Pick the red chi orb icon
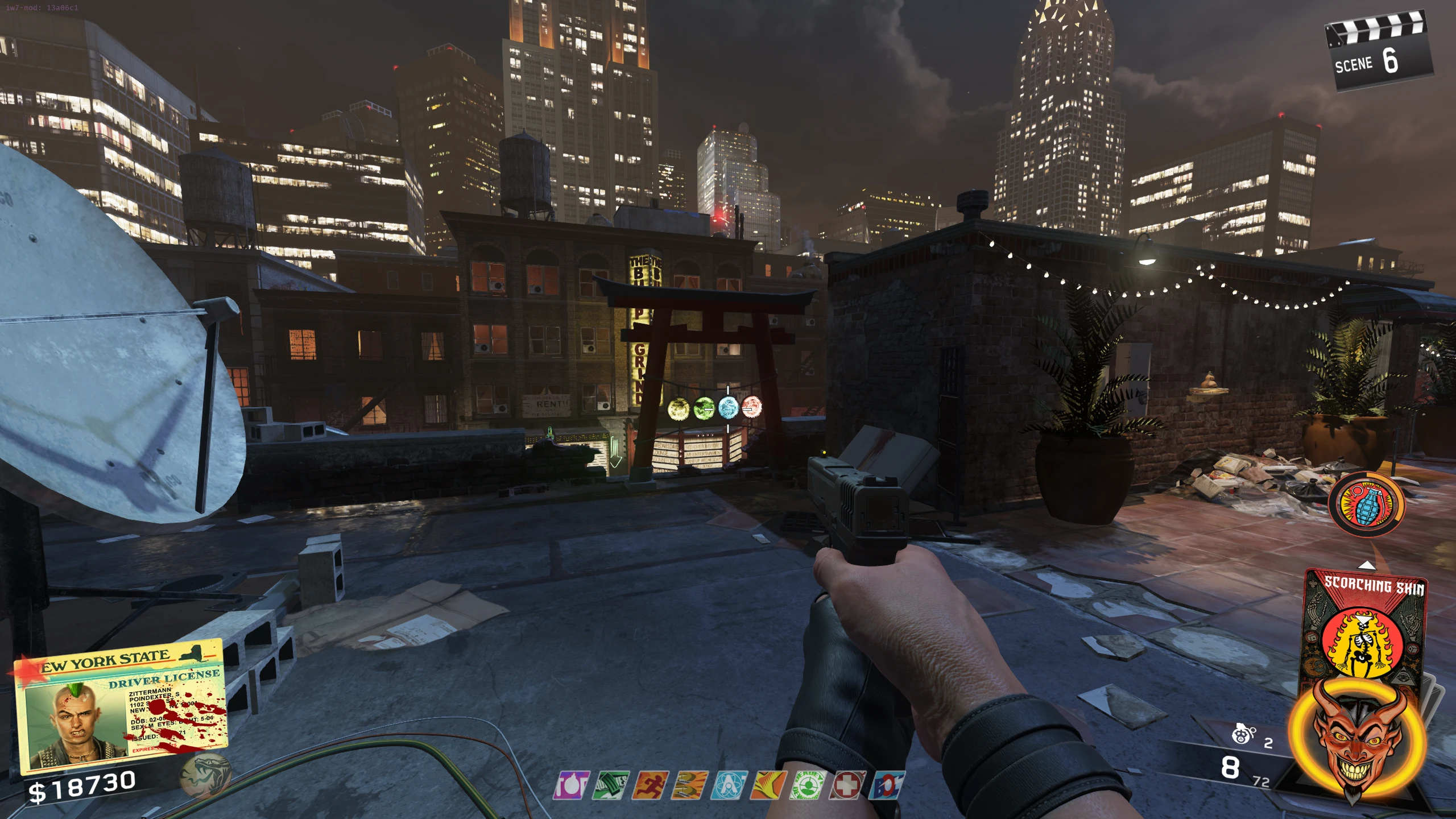Image resolution: width=1456 pixels, height=819 pixels. (751, 407)
